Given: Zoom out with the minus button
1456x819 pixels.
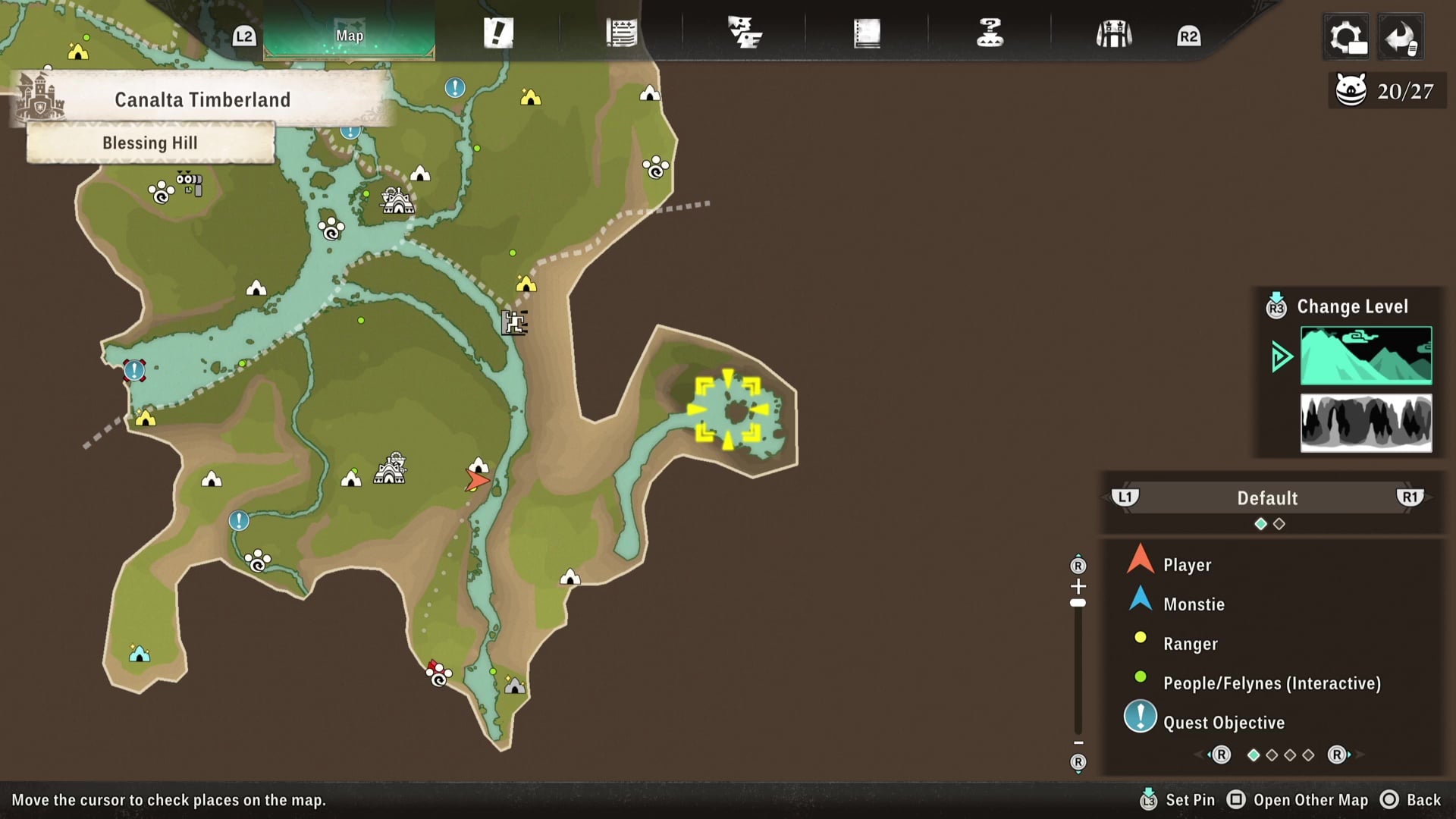Looking at the screenshot, I should (1078, 742).
